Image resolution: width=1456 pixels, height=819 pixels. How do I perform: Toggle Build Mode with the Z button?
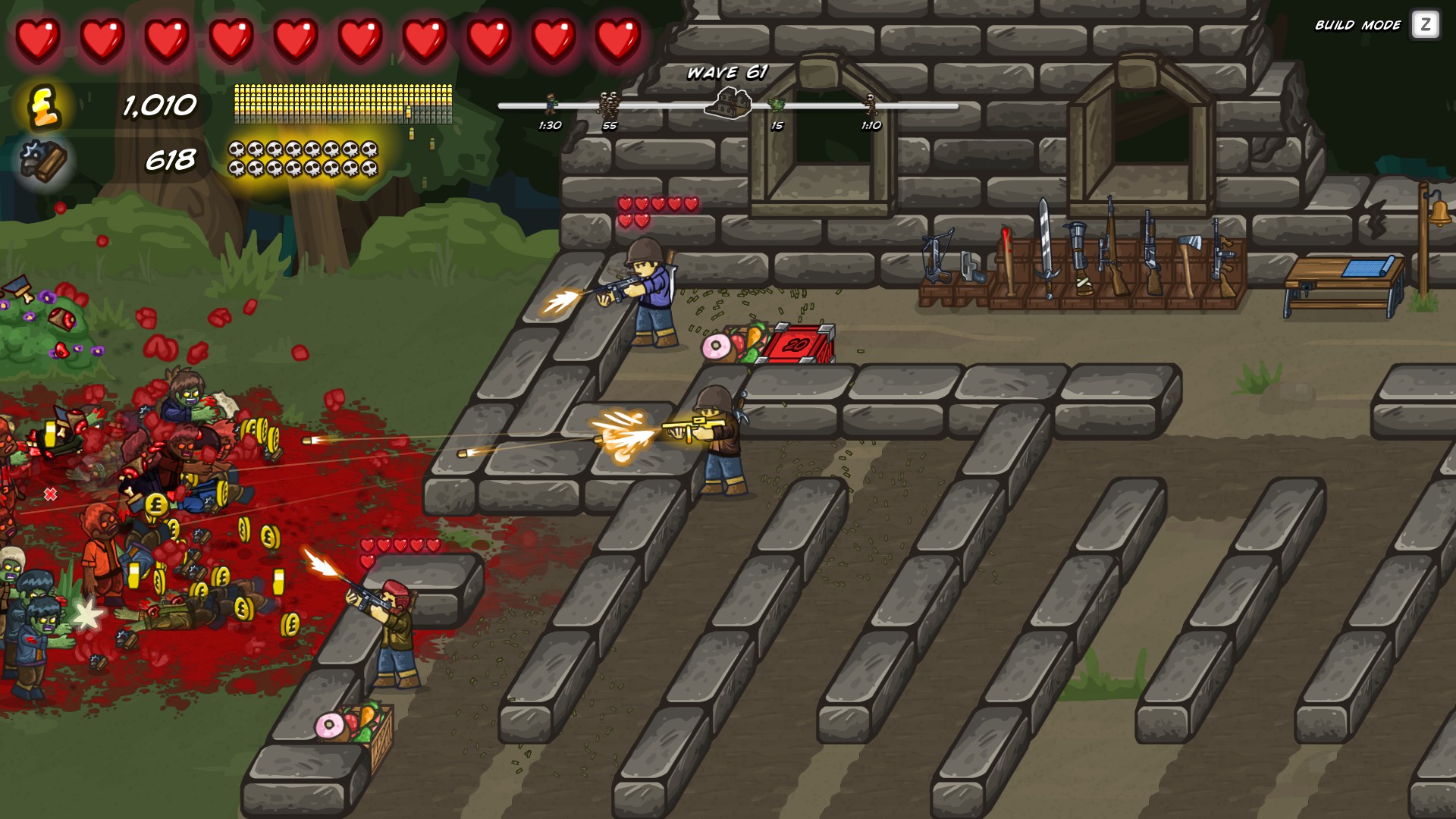coord(1424,25)
